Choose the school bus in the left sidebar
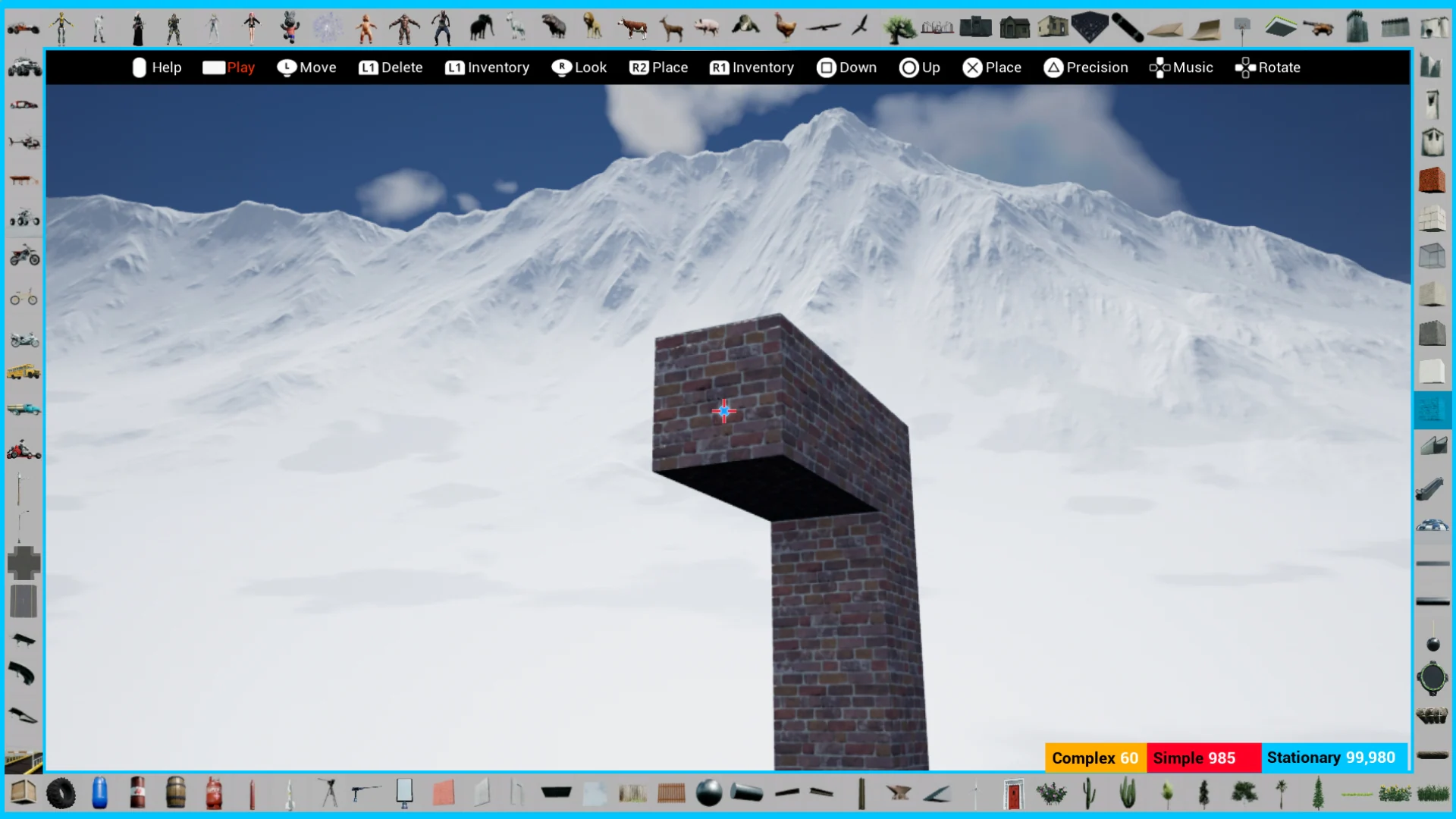 click(25, 372)
